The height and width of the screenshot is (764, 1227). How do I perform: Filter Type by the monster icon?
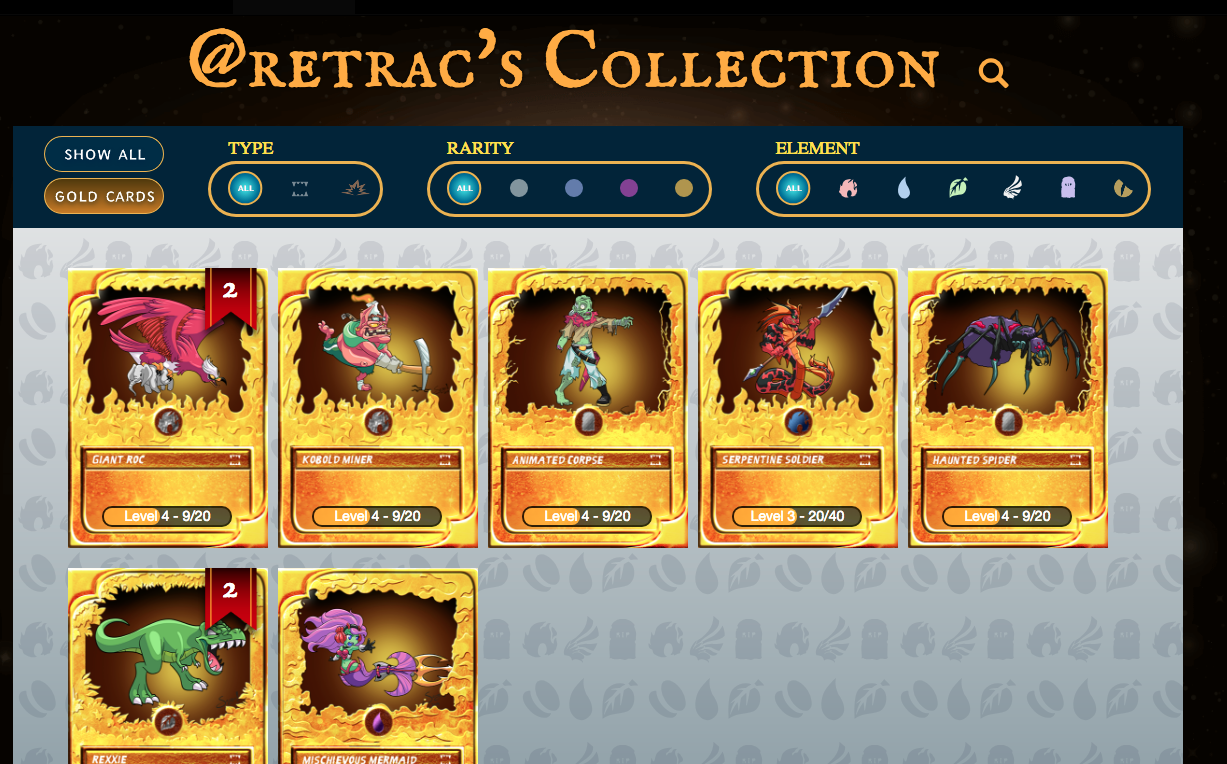[x=300, y=188]
